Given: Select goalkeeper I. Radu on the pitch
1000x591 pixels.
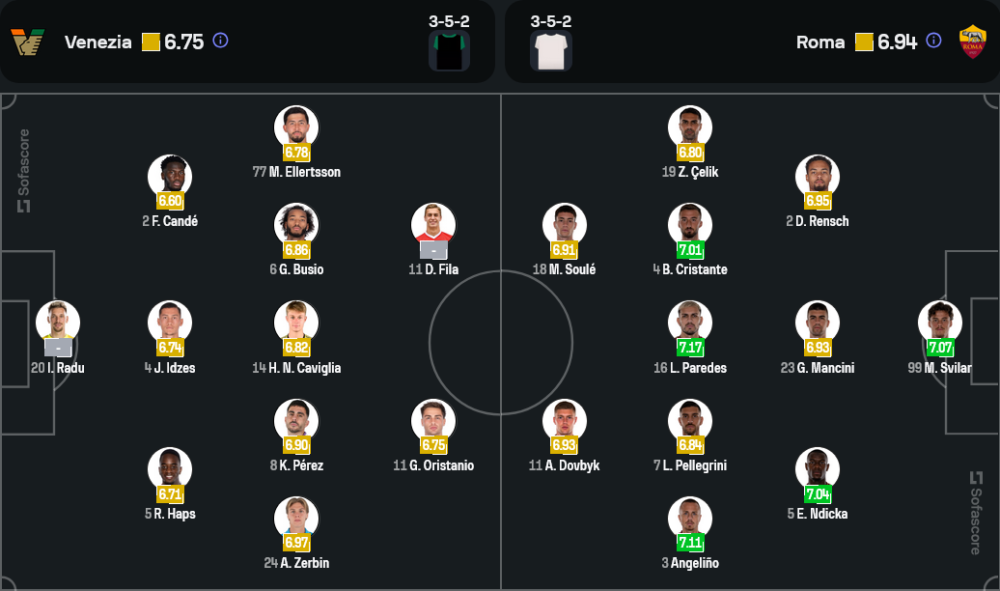Looking at the screenshot, I should coord(58,323).
